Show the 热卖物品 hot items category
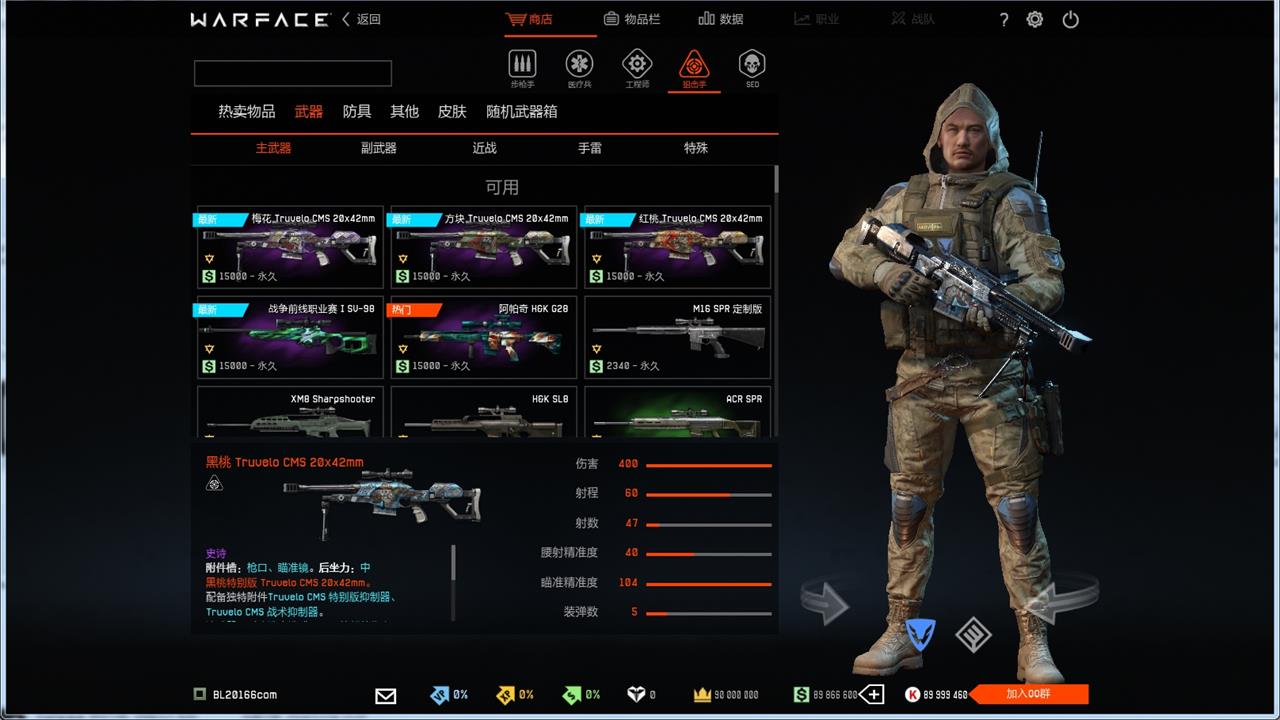 [x=247, y=112]
